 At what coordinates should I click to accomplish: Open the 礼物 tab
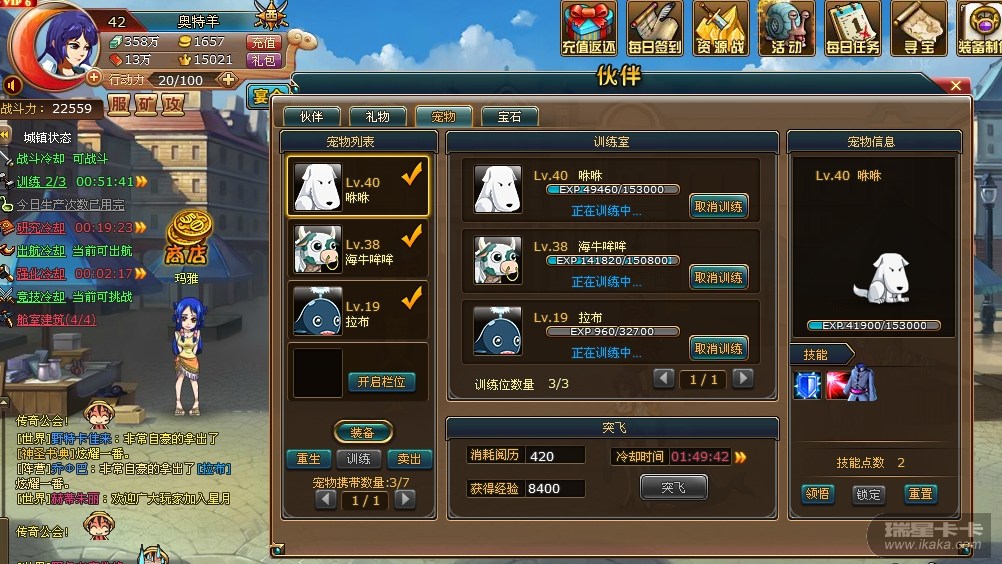(378, 117)
